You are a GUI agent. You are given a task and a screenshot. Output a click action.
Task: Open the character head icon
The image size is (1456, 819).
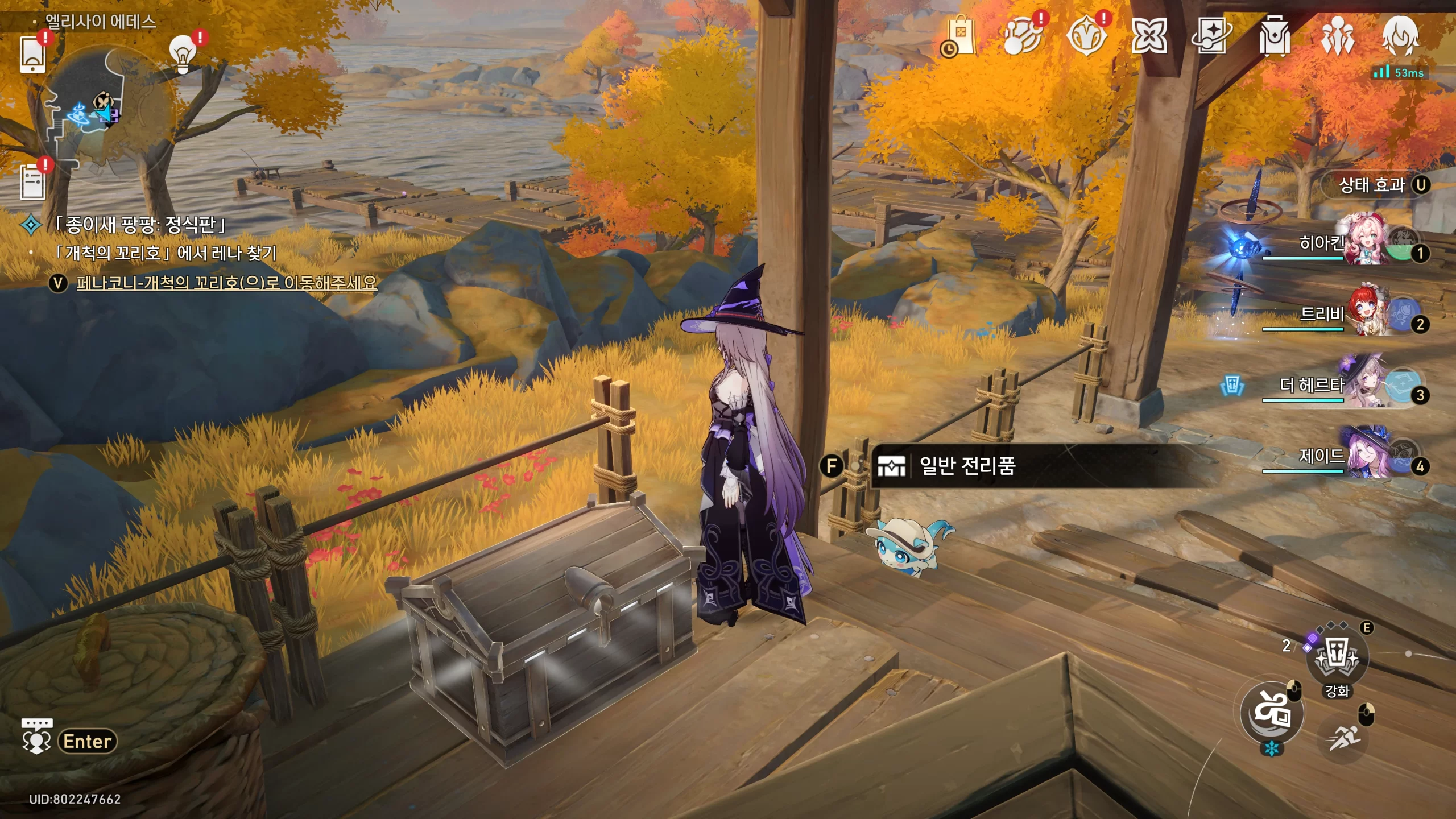tap(1400, 36)
